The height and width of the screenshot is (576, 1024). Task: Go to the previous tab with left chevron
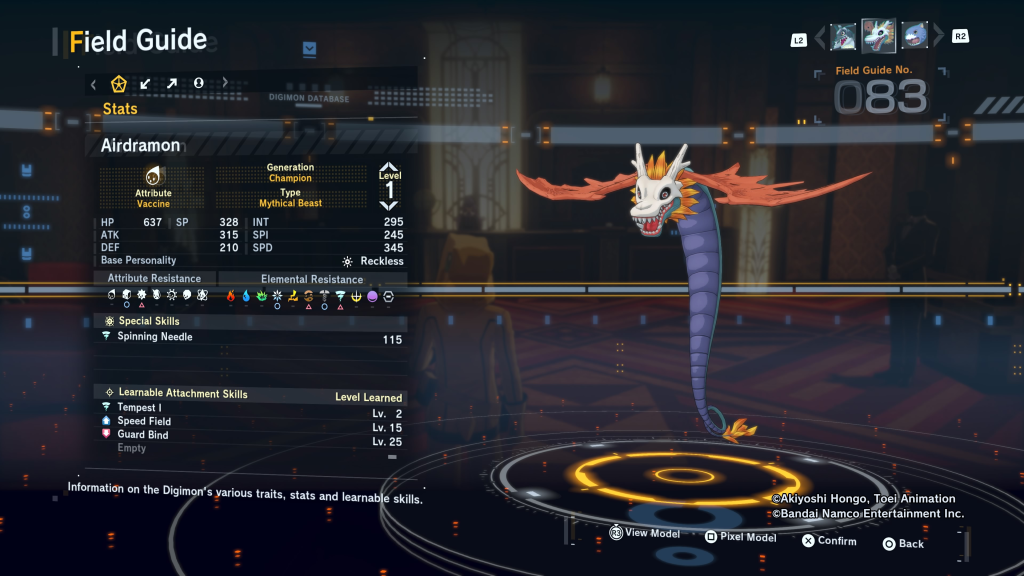pyautogui.click(x=94, y=84)
